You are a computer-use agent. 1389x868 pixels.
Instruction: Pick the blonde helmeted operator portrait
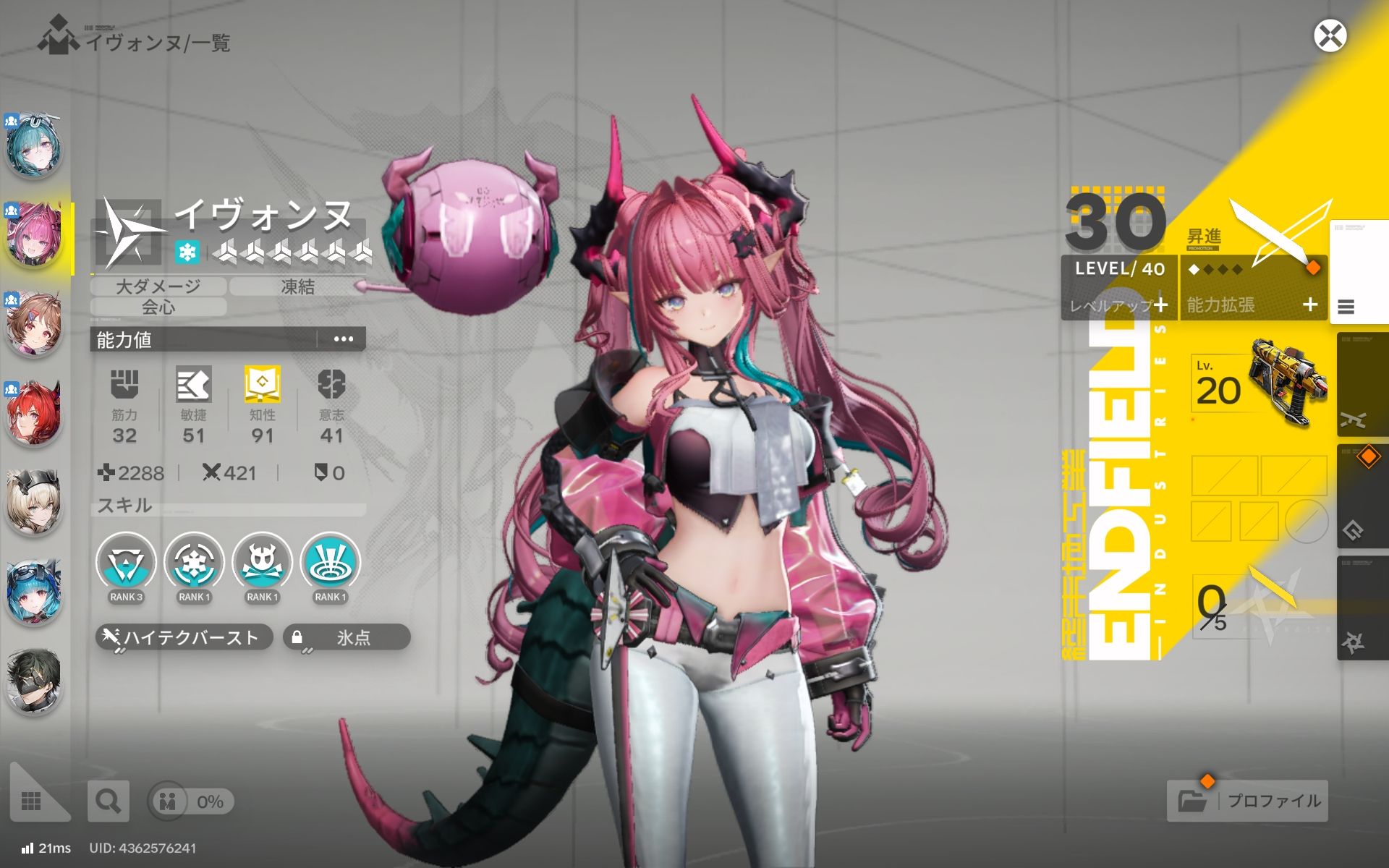point(34,502)
